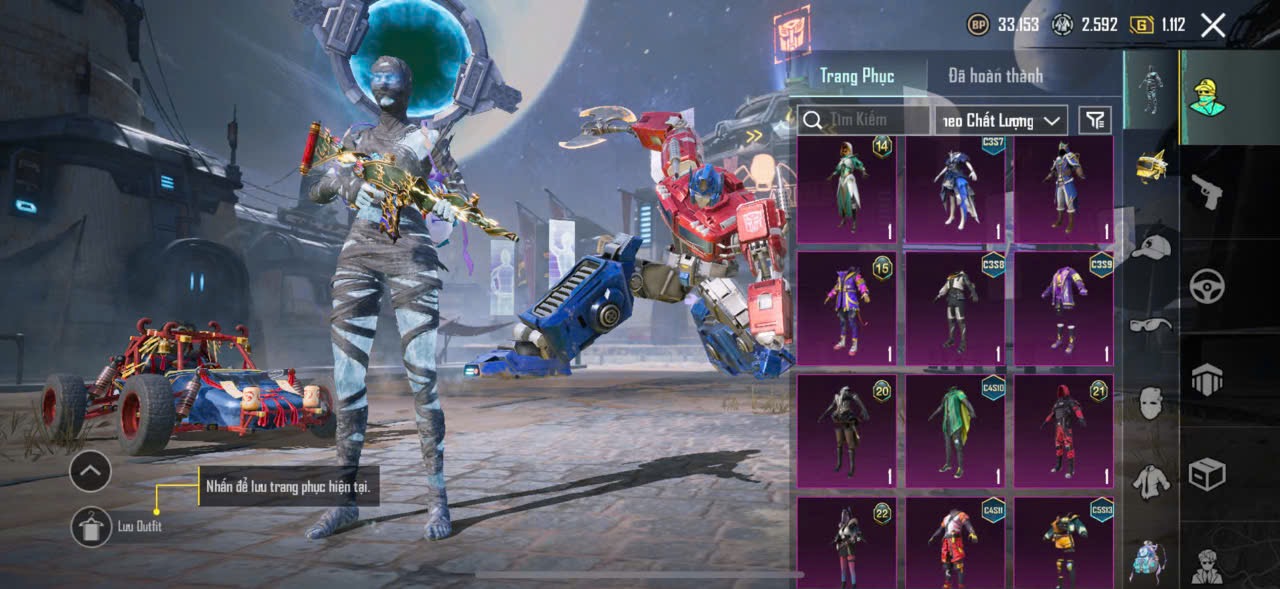The width and height of the screenshot is (1280, 589).
Task: Open the filter options button
Action: coord(1096,120)
